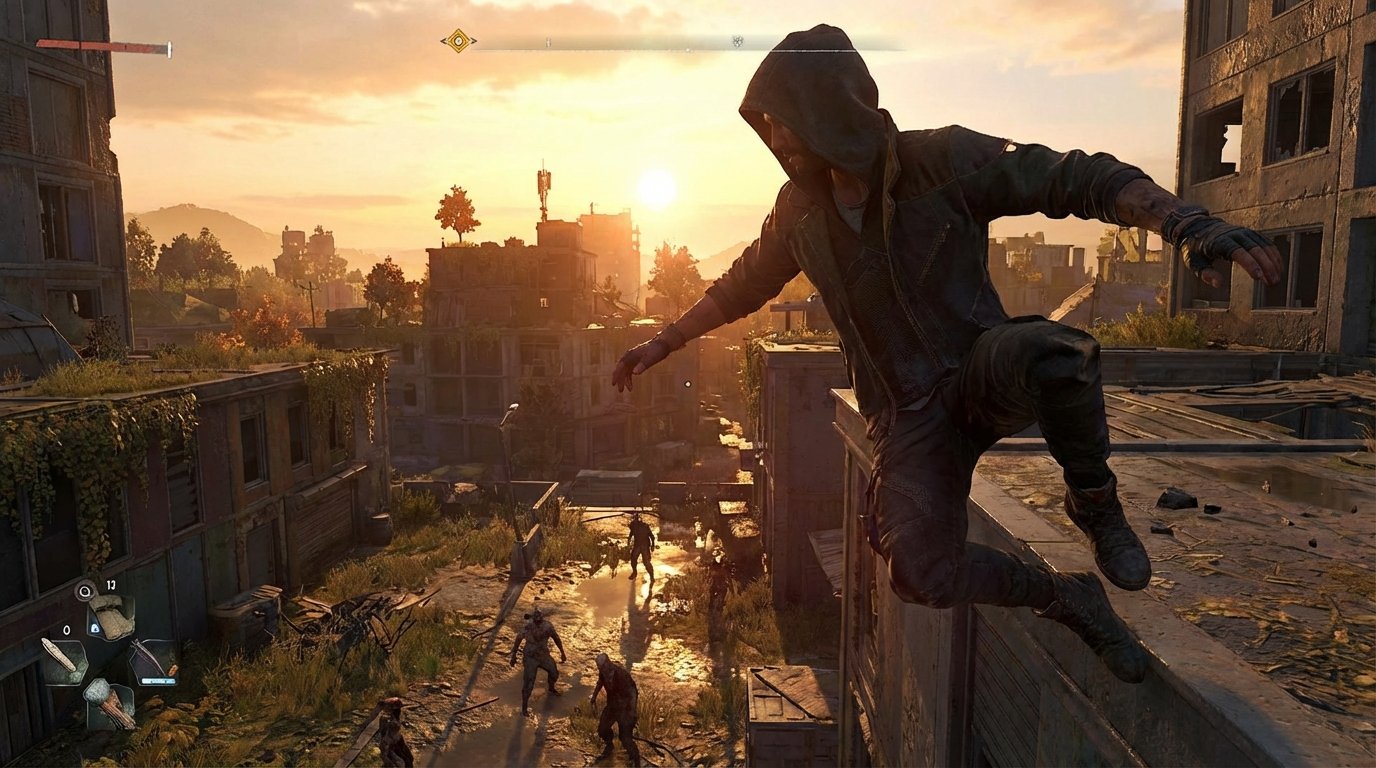Expand the right chevron of the quest marker
The height and width of the screenshot is (768, 1376).
click(x=474, y=41)
